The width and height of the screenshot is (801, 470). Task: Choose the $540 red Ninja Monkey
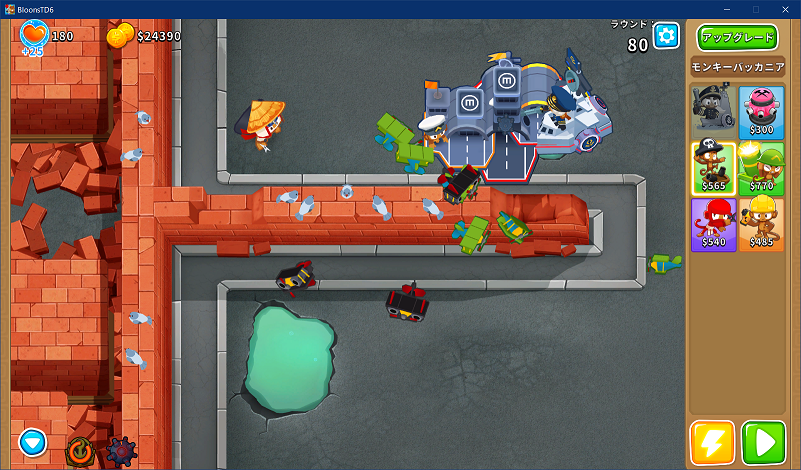pyautogui.click(x=712, y=224)
